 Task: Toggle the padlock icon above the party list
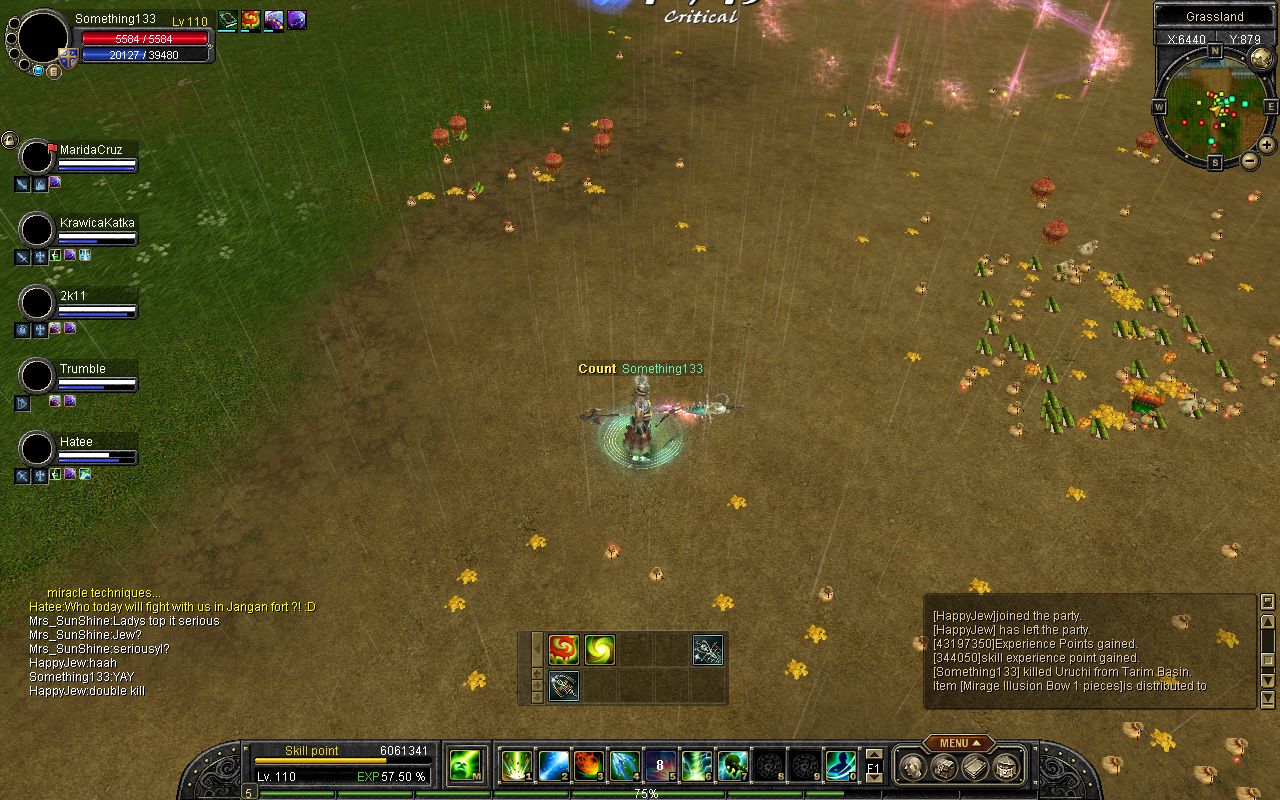click(9, 139)
